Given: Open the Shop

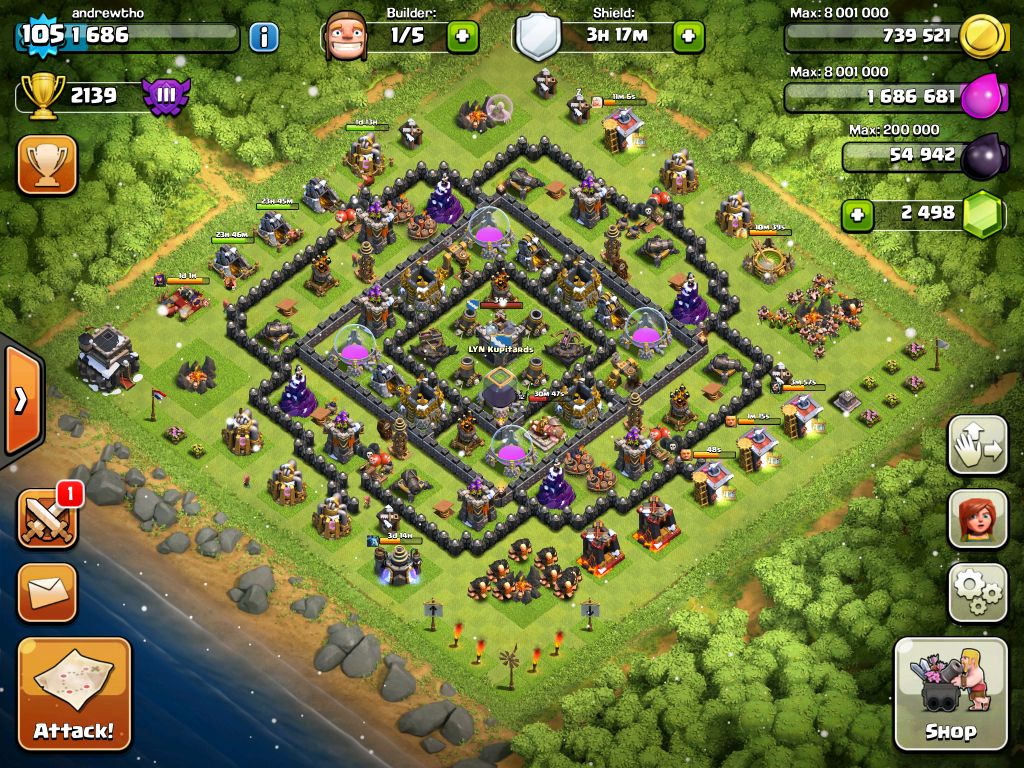Looking at the screenshot, I should click(950, 693).
